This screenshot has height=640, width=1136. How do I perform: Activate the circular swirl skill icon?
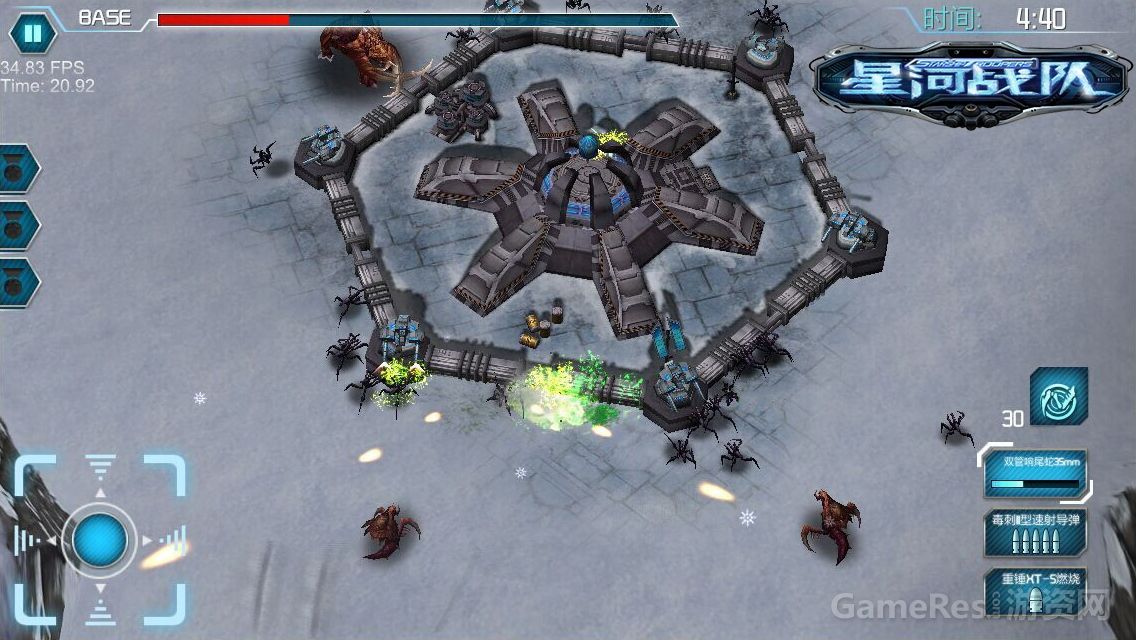click(x=1058, y=396)
